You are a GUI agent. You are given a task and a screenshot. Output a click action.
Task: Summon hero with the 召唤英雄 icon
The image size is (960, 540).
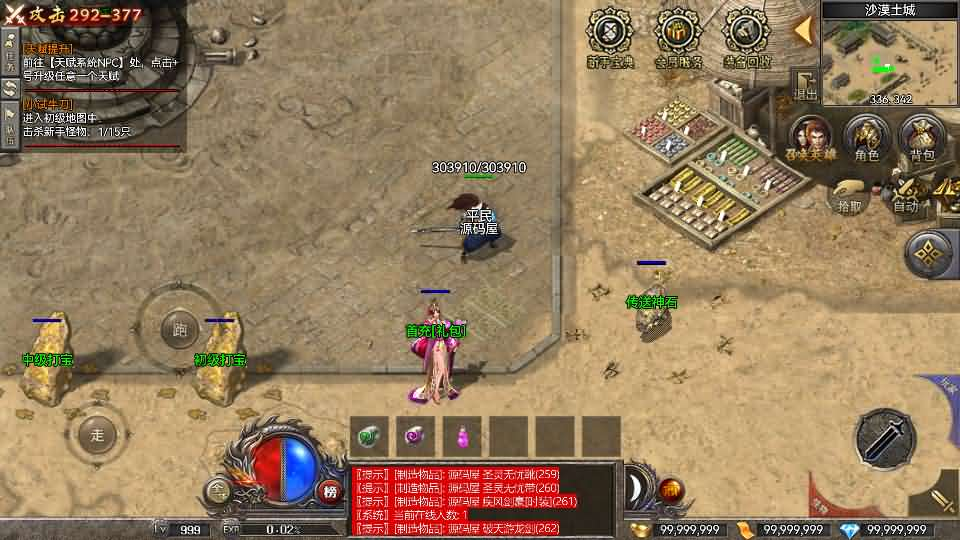(x=813, y=138)
